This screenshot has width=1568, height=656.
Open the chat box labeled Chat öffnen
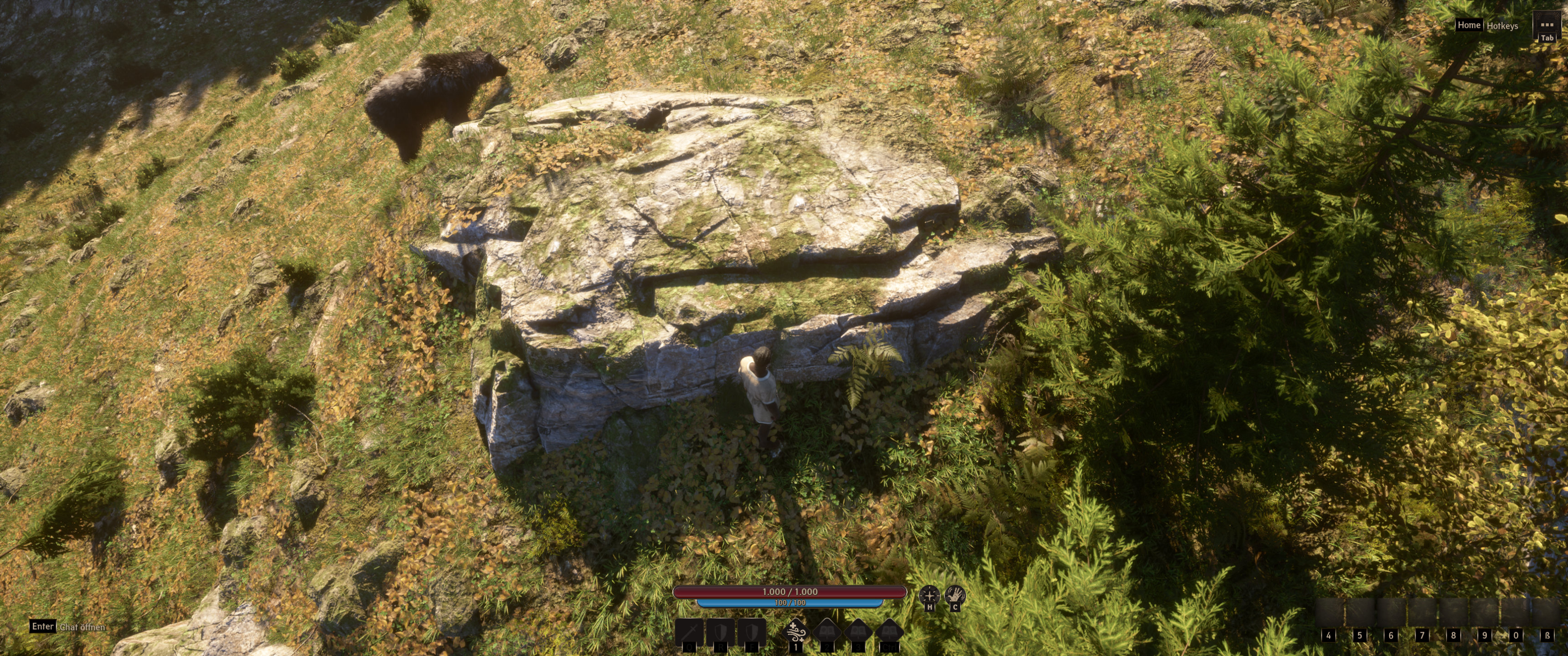[x=82, y=627]
